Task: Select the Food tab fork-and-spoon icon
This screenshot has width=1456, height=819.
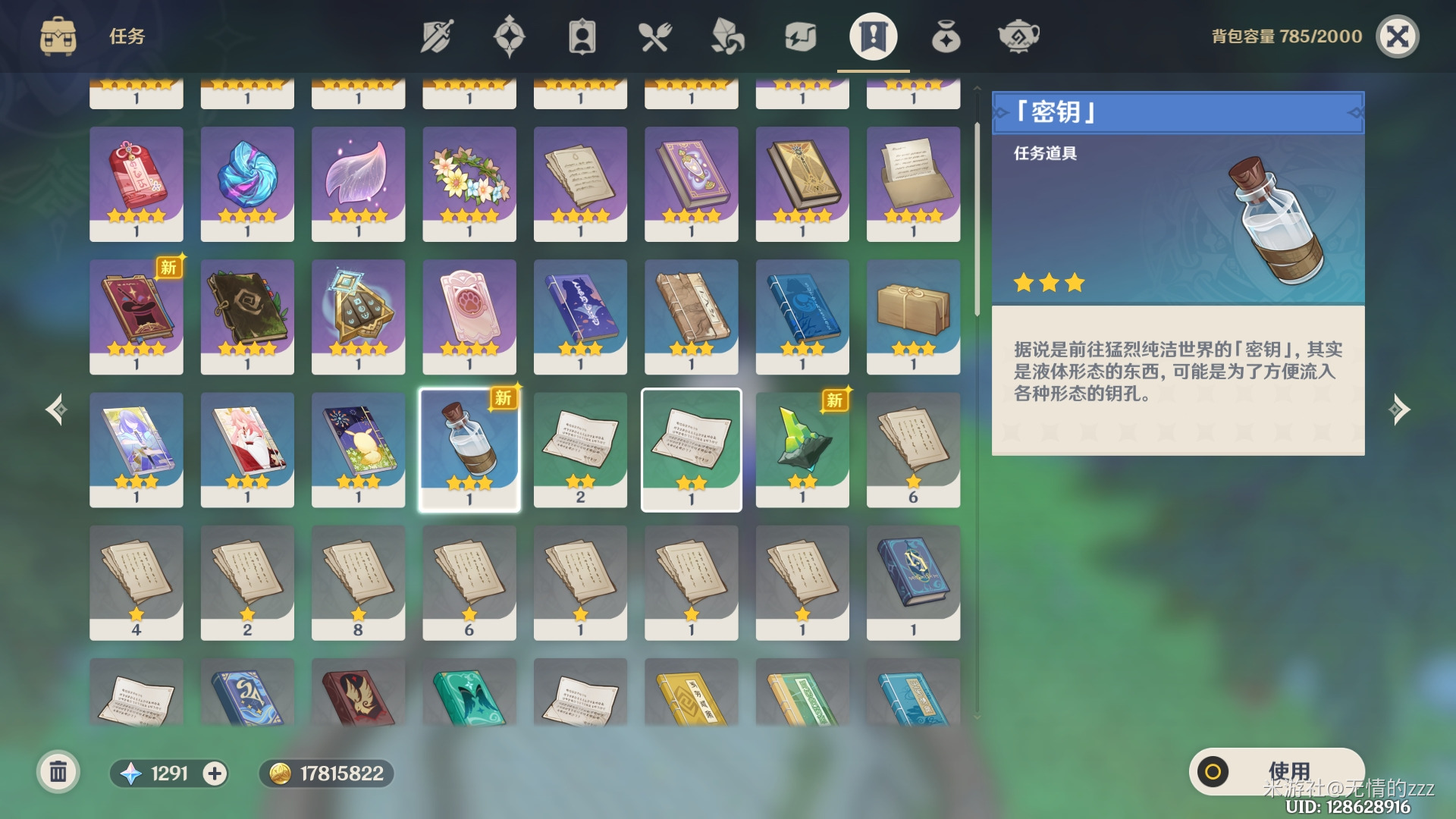Action: point(654,36)
